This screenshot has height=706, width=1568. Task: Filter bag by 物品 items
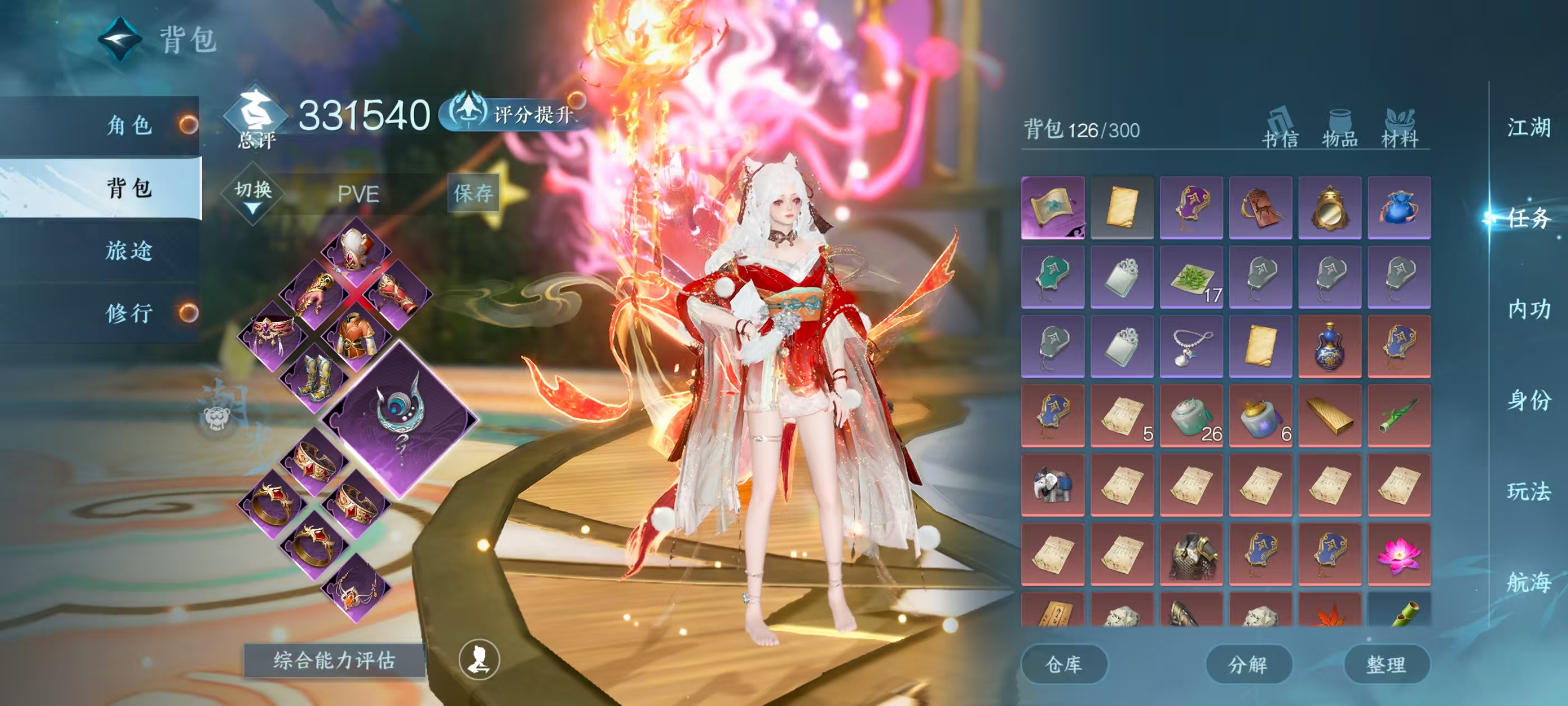click(x=1340, y=129)
